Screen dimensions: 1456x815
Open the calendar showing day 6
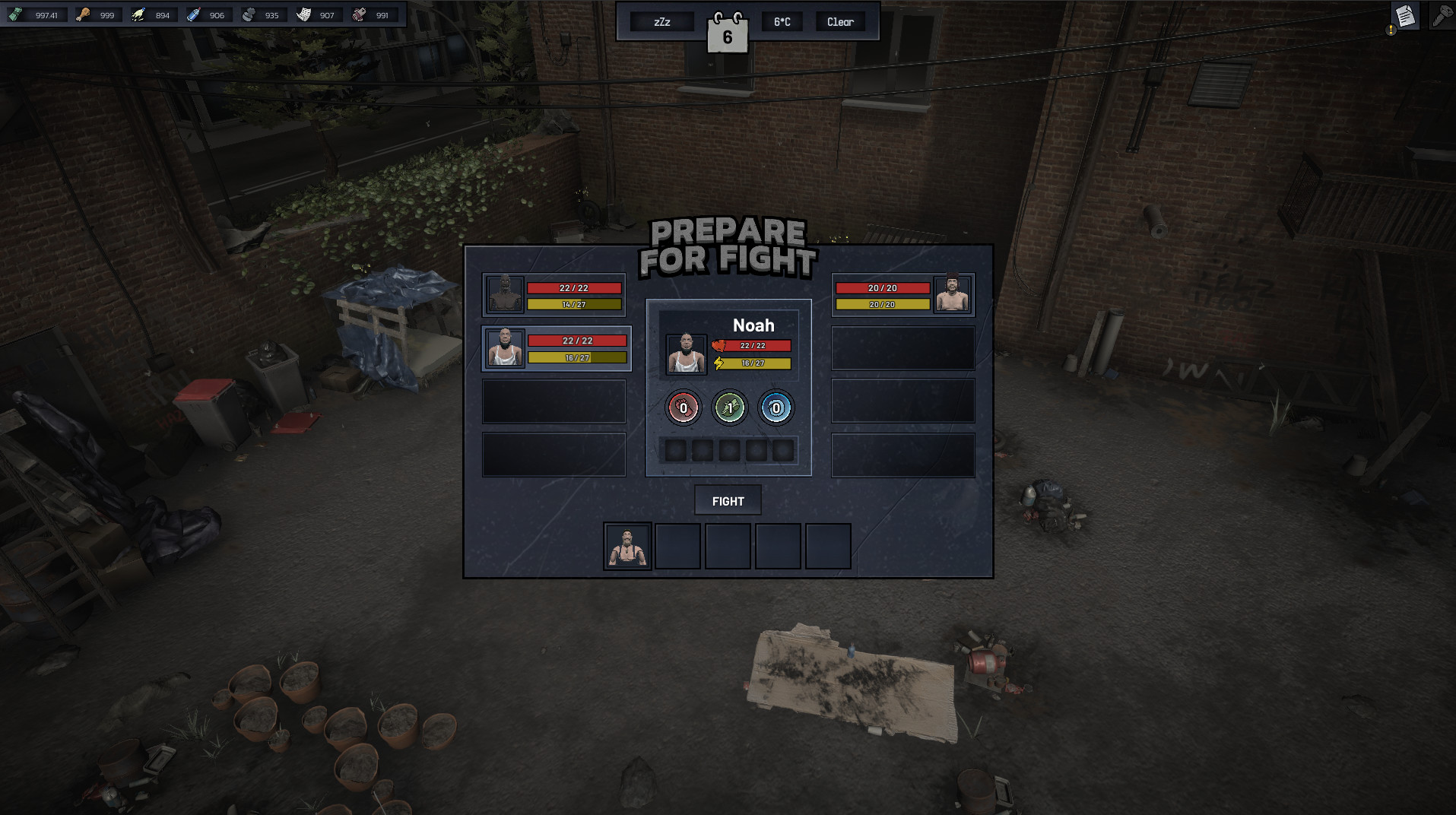(x=729, y=32)
